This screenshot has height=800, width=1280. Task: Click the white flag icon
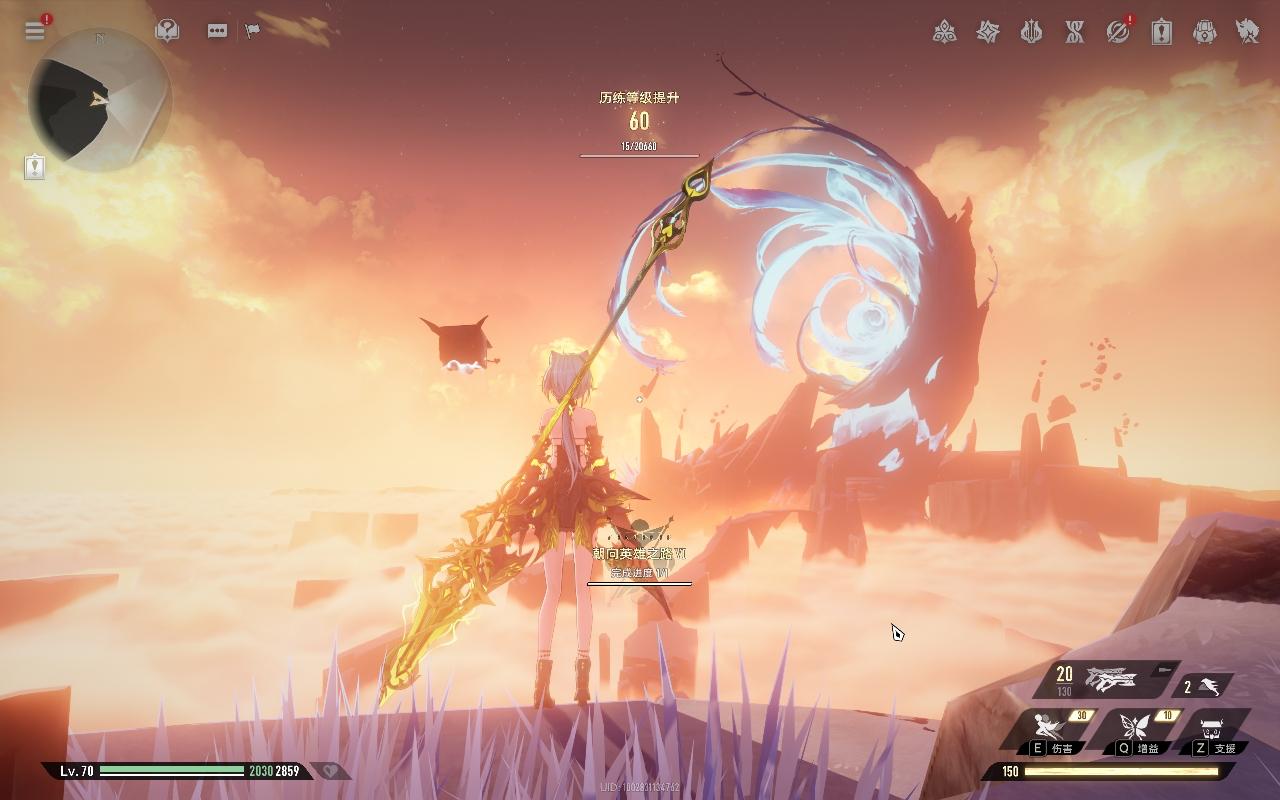tap(252, 31)
